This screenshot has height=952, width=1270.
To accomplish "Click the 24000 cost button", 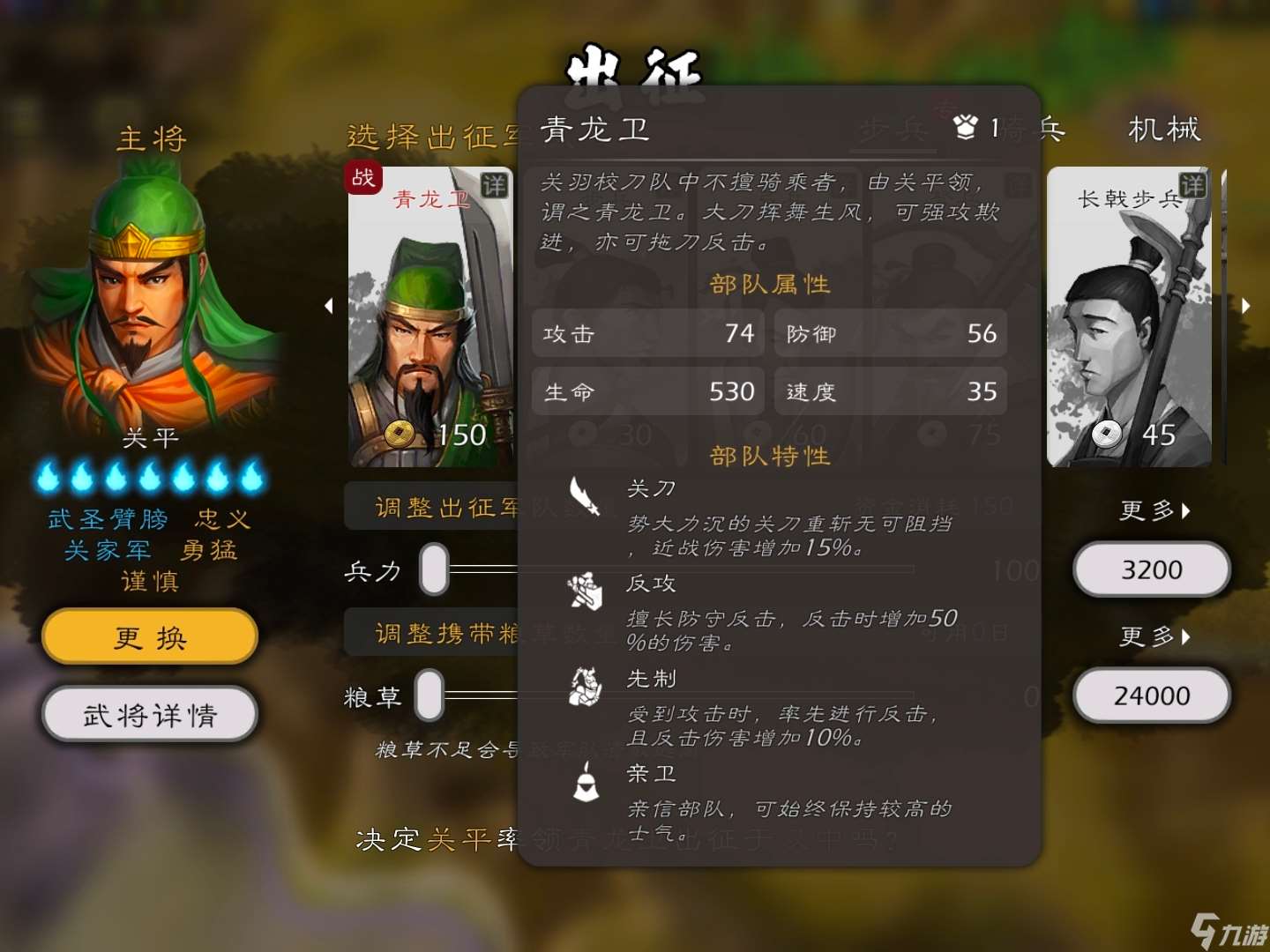I will [1151, 695].
